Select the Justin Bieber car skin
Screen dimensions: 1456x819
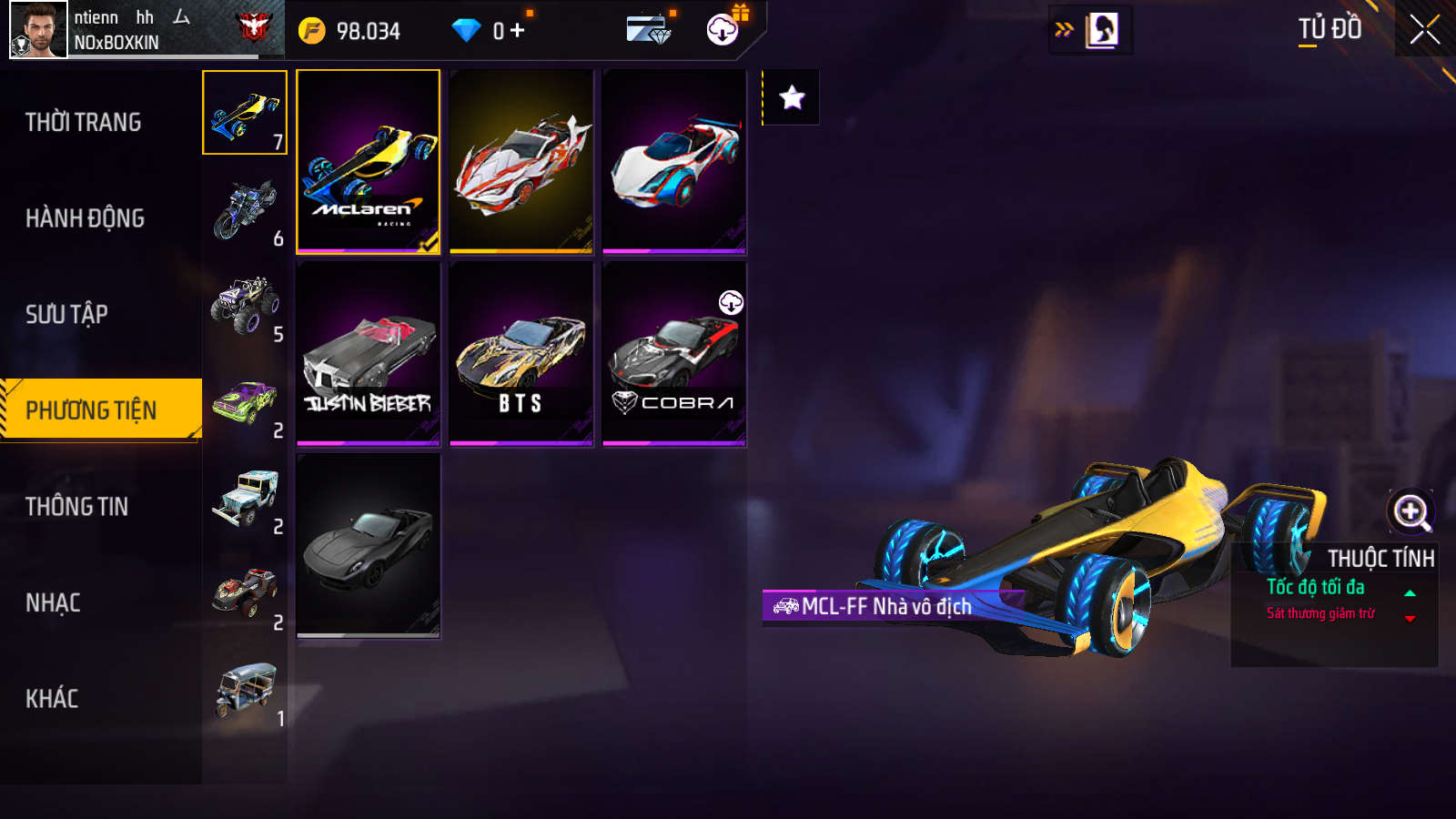369,354
